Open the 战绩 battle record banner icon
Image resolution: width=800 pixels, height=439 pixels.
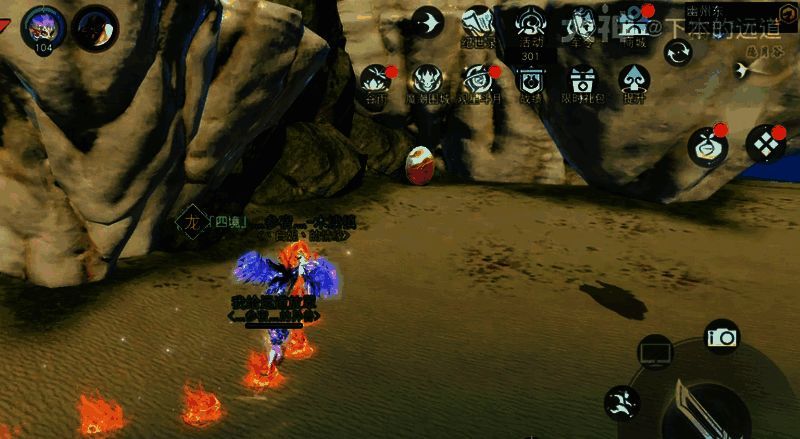(531, 80)
